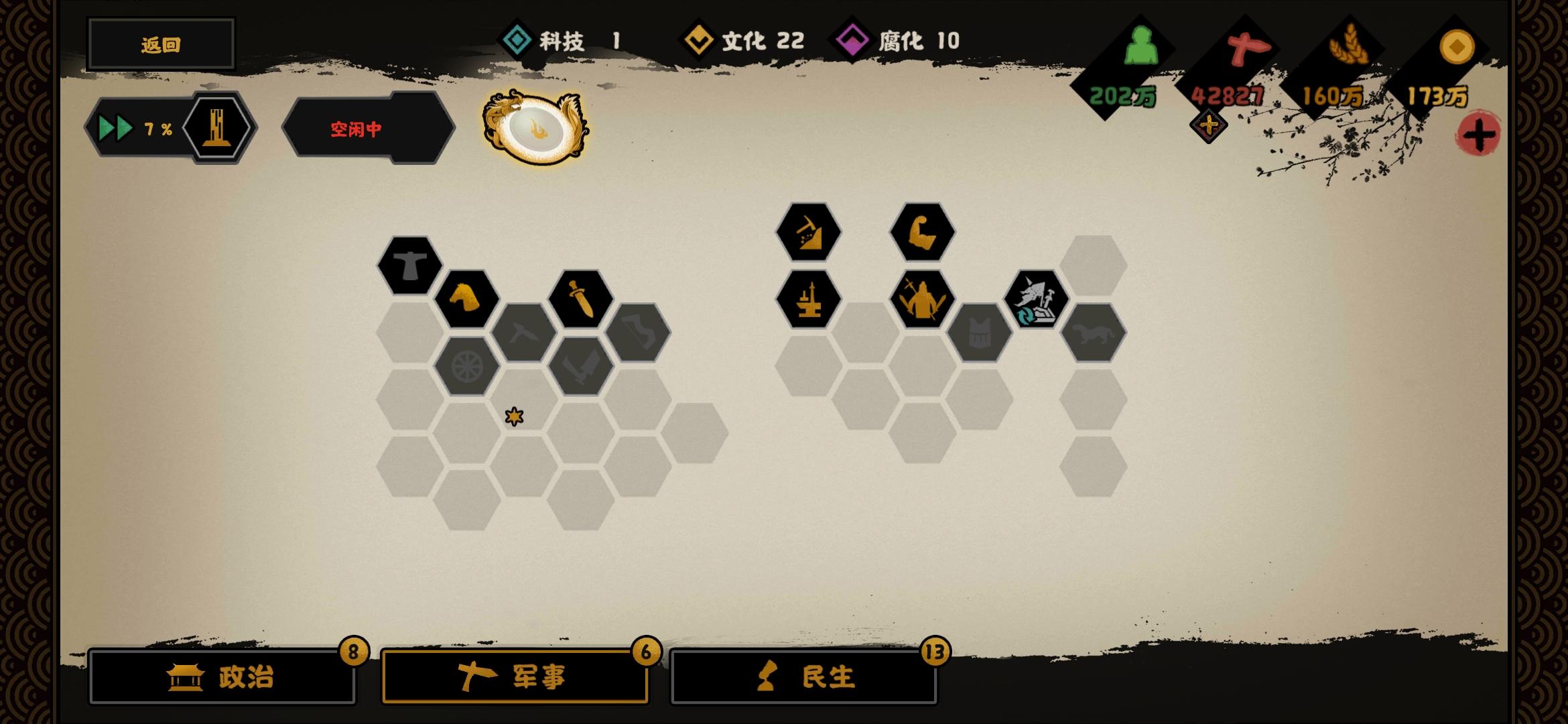The height and width of the screenshot is (724, 1568).
Task: Click the dragon mirror emblem at top center
Action: pyautogui.click(x=536, y=129)
